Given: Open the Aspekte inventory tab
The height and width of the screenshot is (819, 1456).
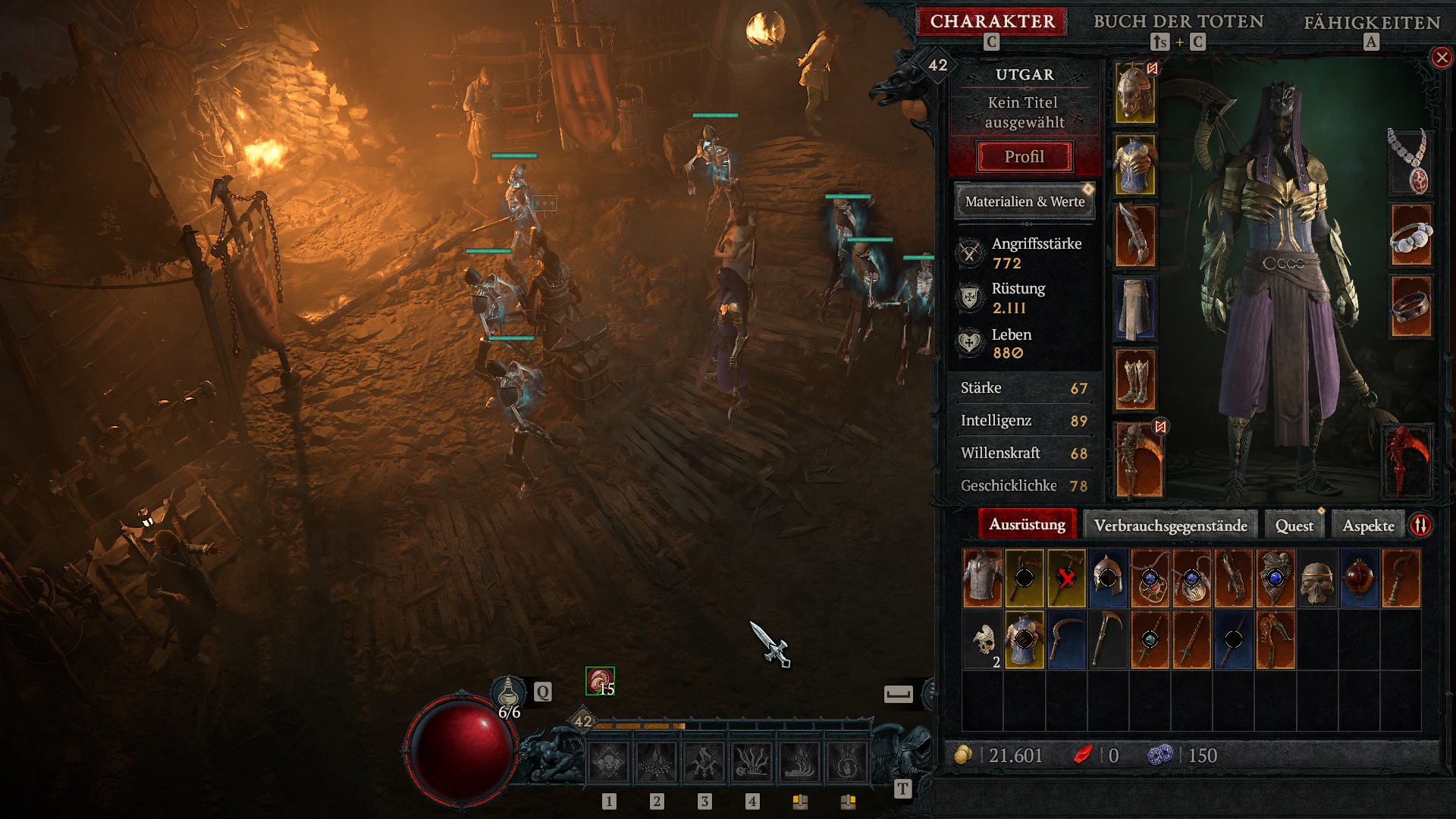Looking at the screenshot, I should click(1368, 526).
